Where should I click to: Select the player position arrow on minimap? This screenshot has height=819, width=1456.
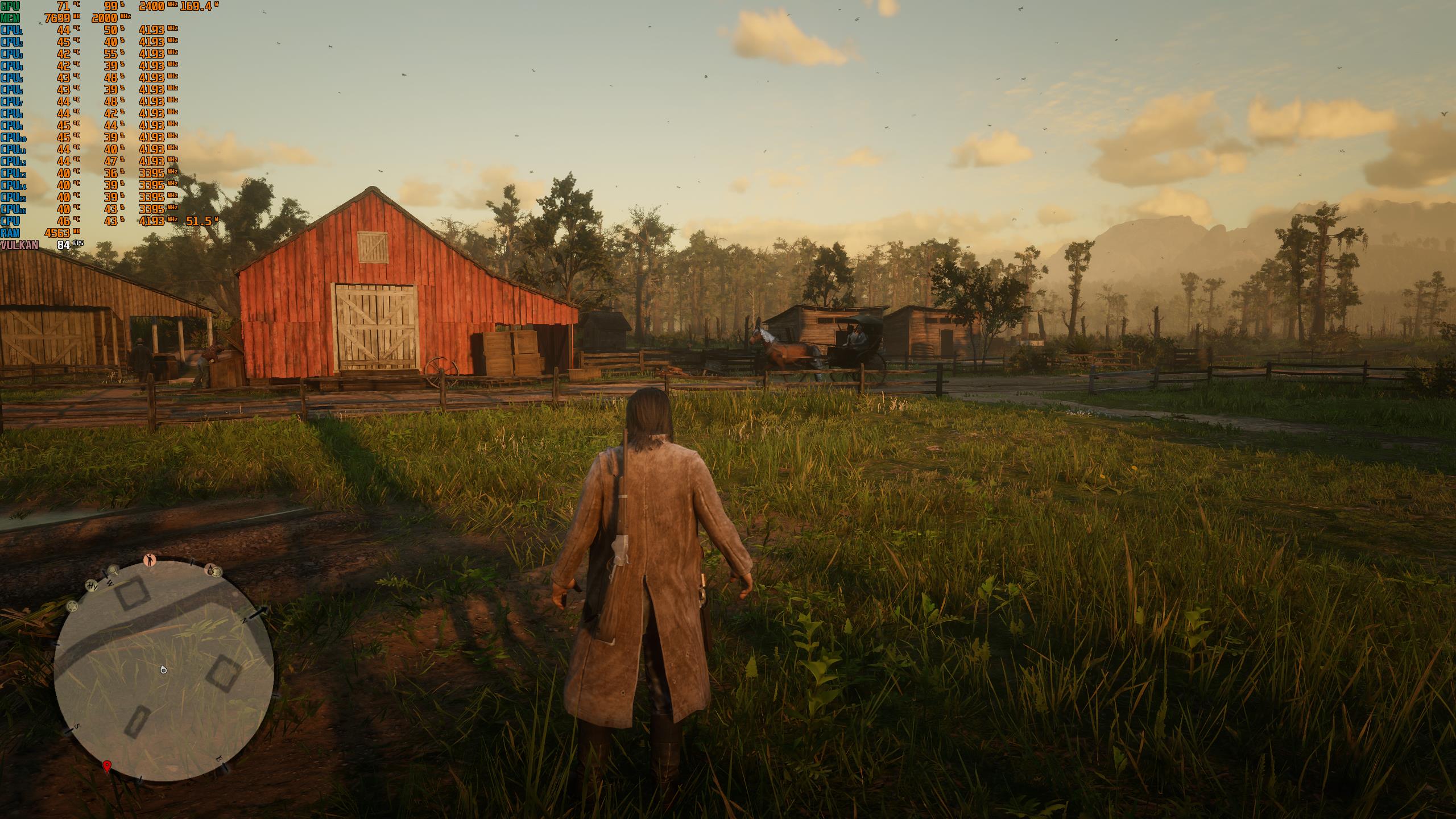164,670
